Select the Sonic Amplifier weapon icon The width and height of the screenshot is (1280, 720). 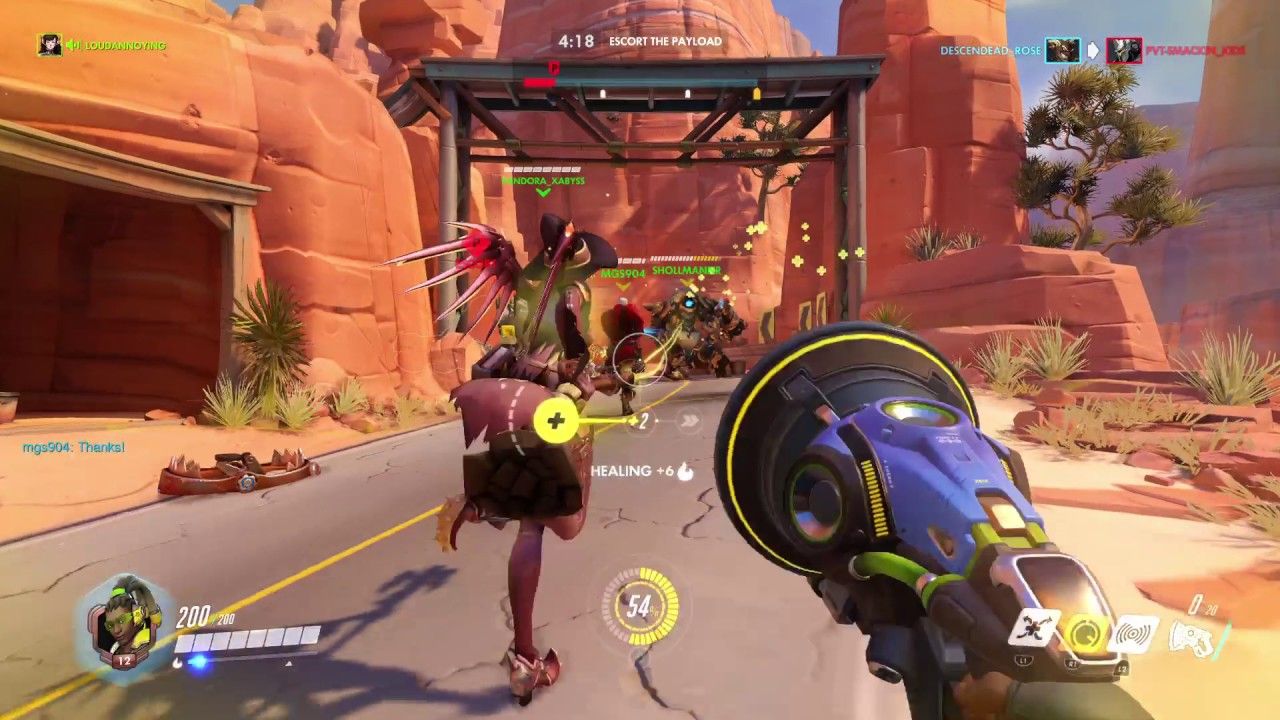pyautogui.click(x=1196, y=633)
